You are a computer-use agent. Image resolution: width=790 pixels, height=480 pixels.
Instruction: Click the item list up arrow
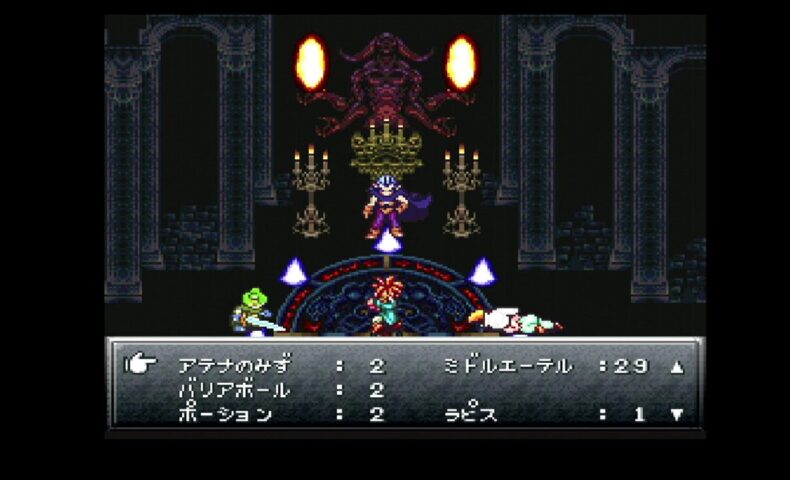677,367
